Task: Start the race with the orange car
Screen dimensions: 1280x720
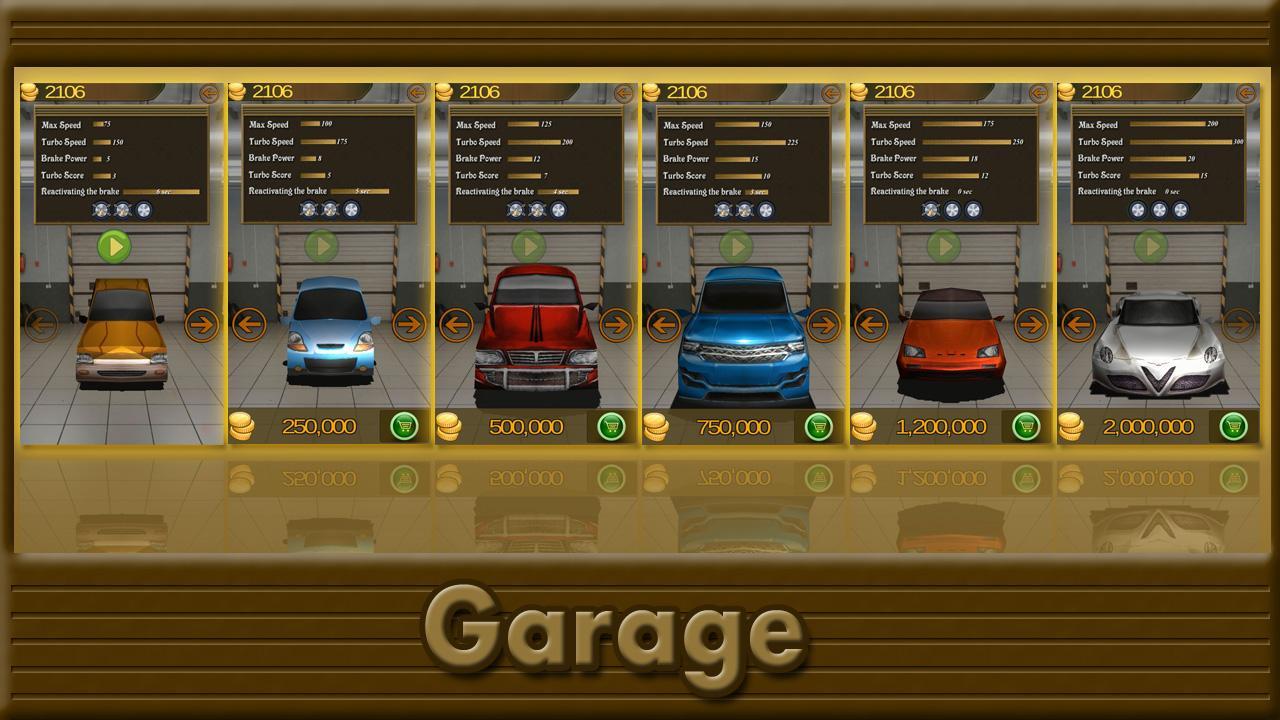Action: click(x=114, y=246)
